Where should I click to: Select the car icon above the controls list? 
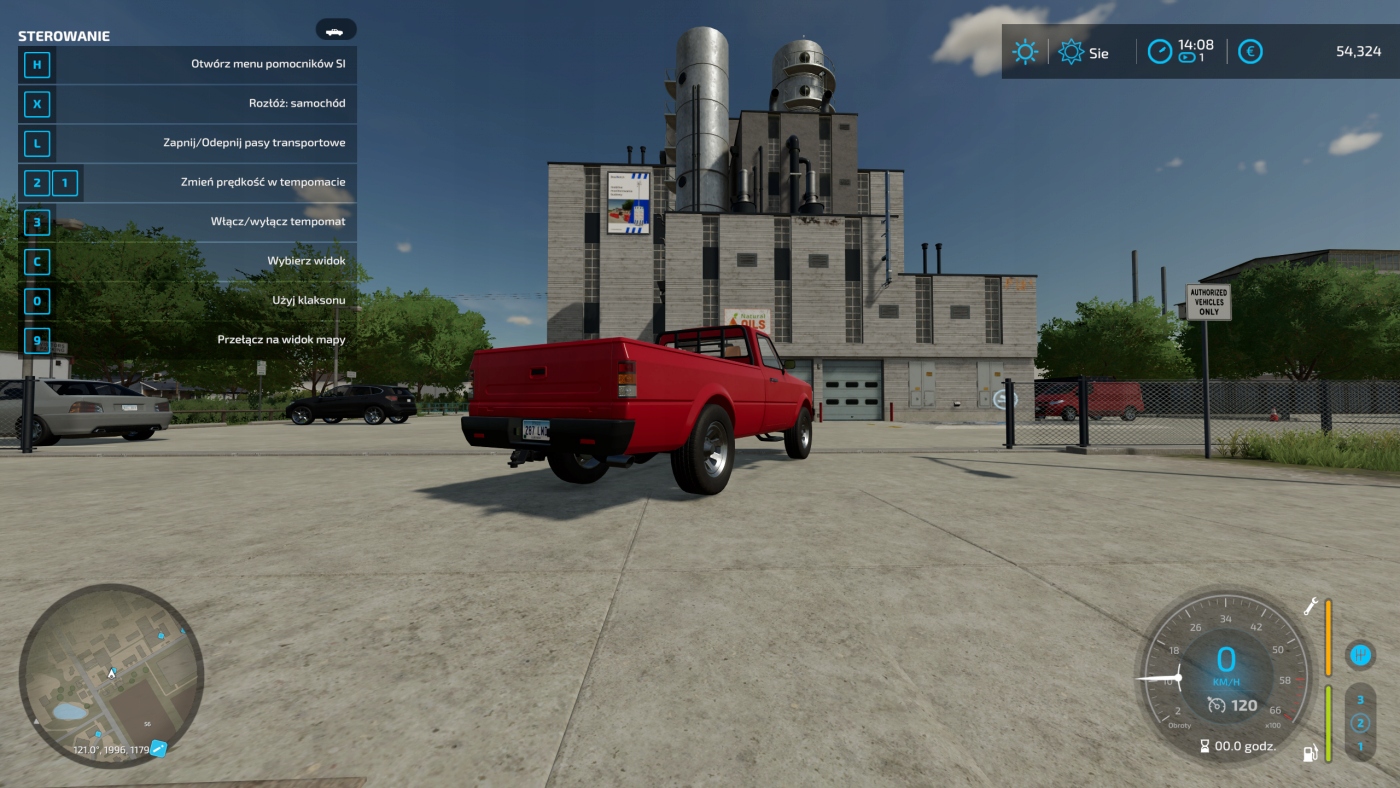coord(335,30)
